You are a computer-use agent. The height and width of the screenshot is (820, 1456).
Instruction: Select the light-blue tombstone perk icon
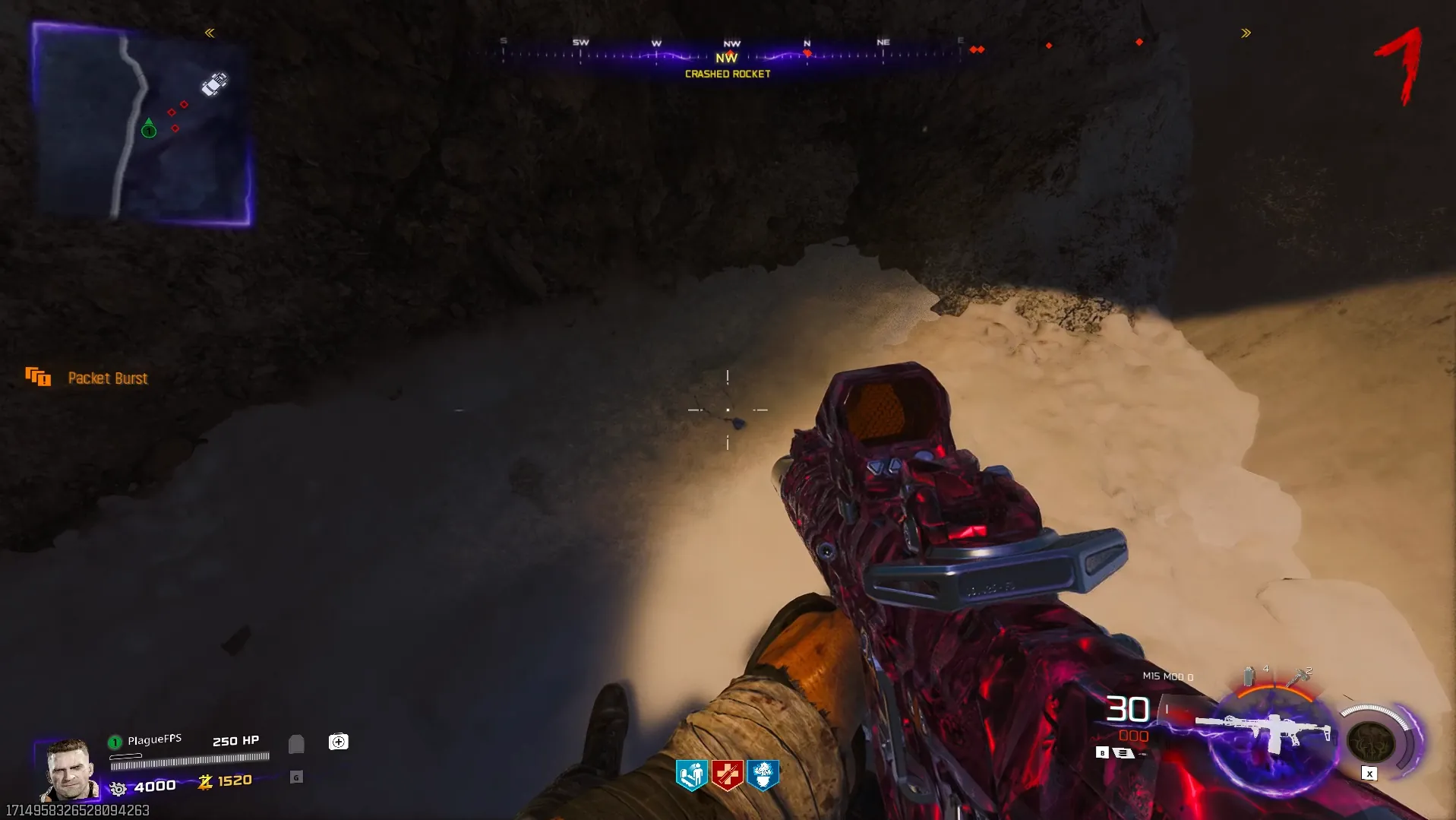691,775
